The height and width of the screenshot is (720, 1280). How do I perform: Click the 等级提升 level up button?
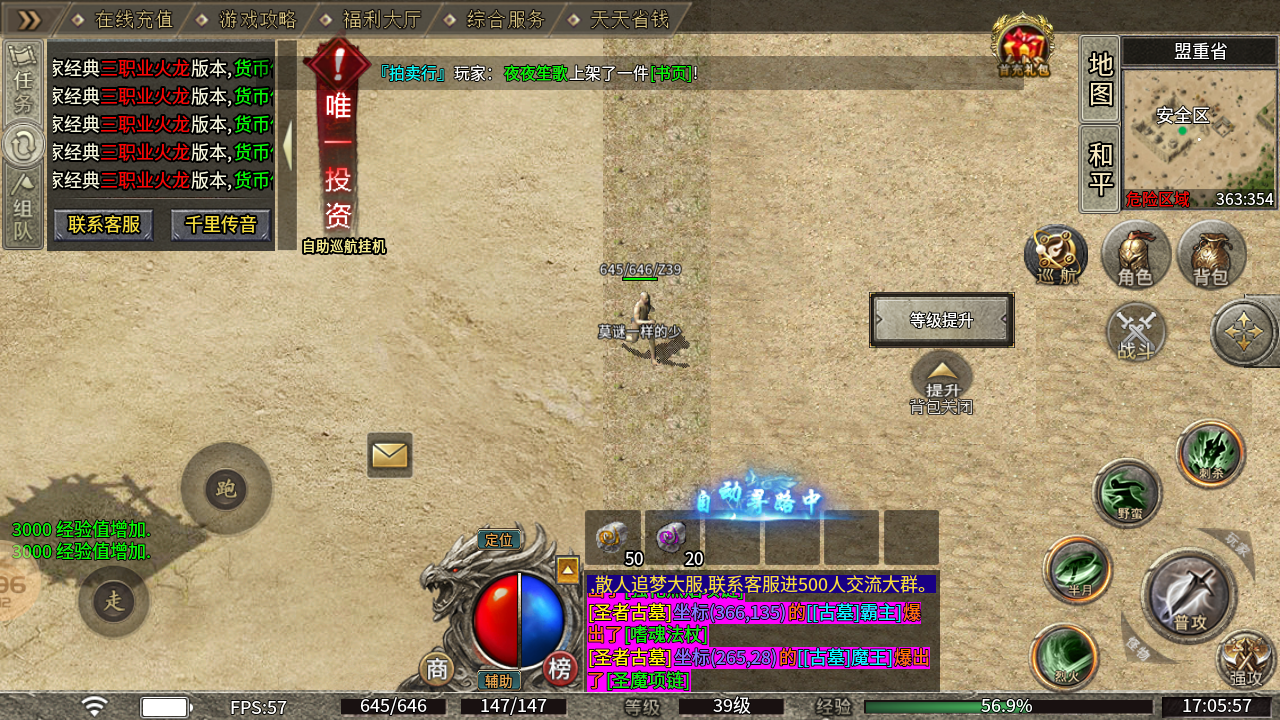[x=941, y=320]
